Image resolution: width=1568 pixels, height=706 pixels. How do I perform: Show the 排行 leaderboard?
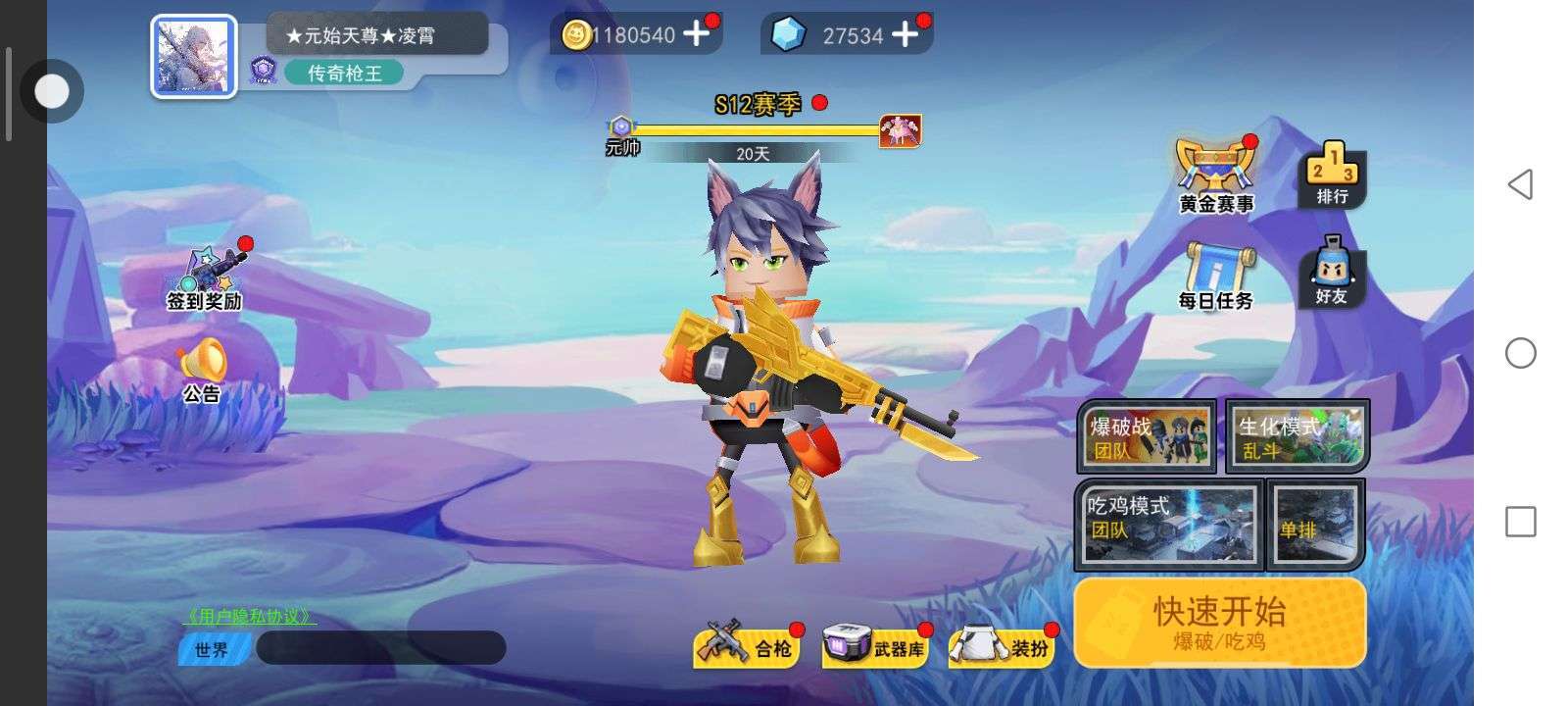point(1332,175)
